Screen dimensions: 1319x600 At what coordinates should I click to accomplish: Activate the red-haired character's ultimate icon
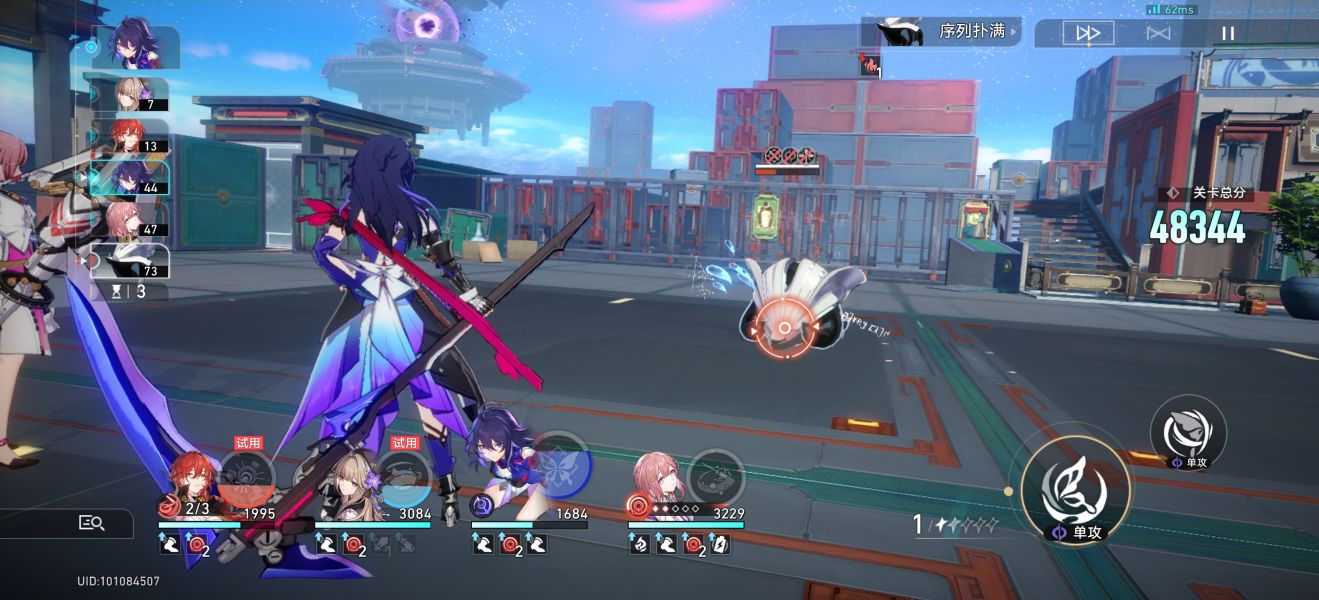coord(246,478)
